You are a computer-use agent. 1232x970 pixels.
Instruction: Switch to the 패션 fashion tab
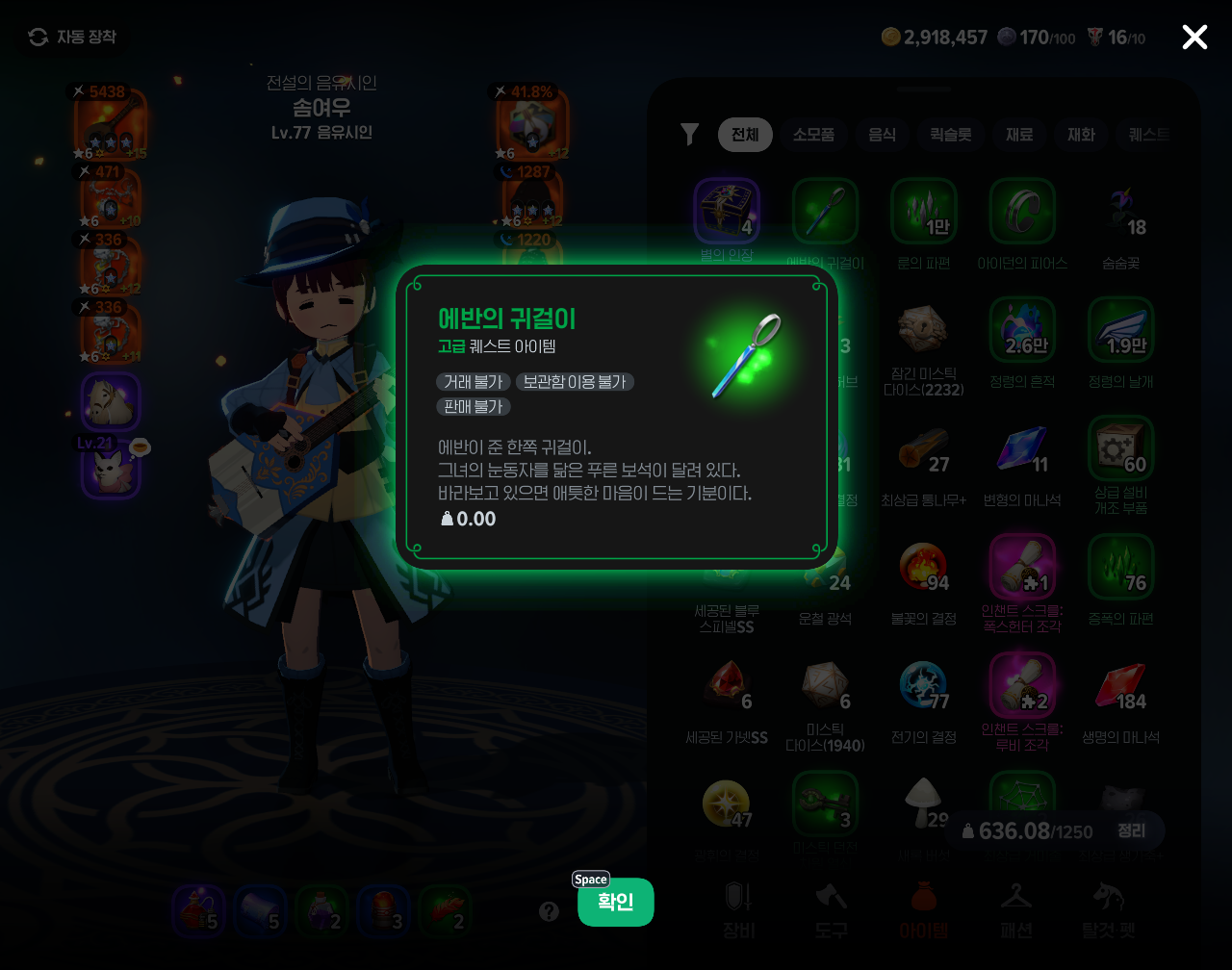[1016, 909]
